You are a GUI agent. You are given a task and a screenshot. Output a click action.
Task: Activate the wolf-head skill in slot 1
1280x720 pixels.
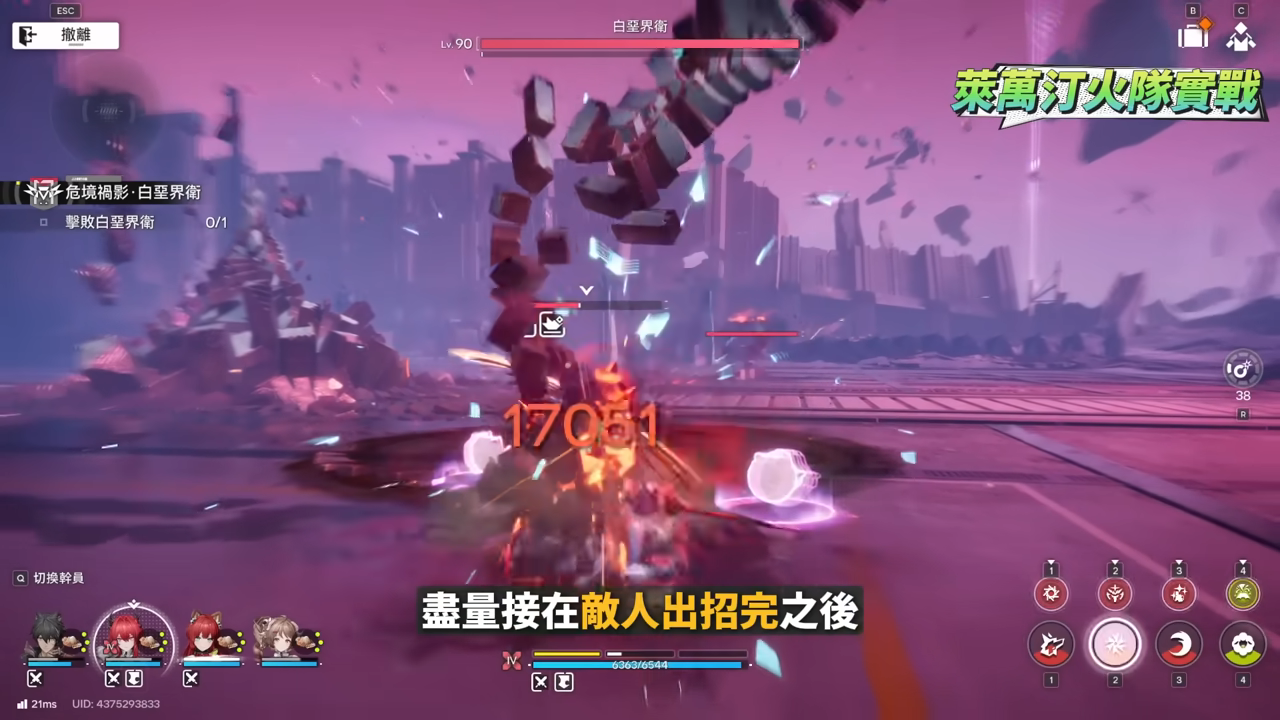[x=1052, y=643]
